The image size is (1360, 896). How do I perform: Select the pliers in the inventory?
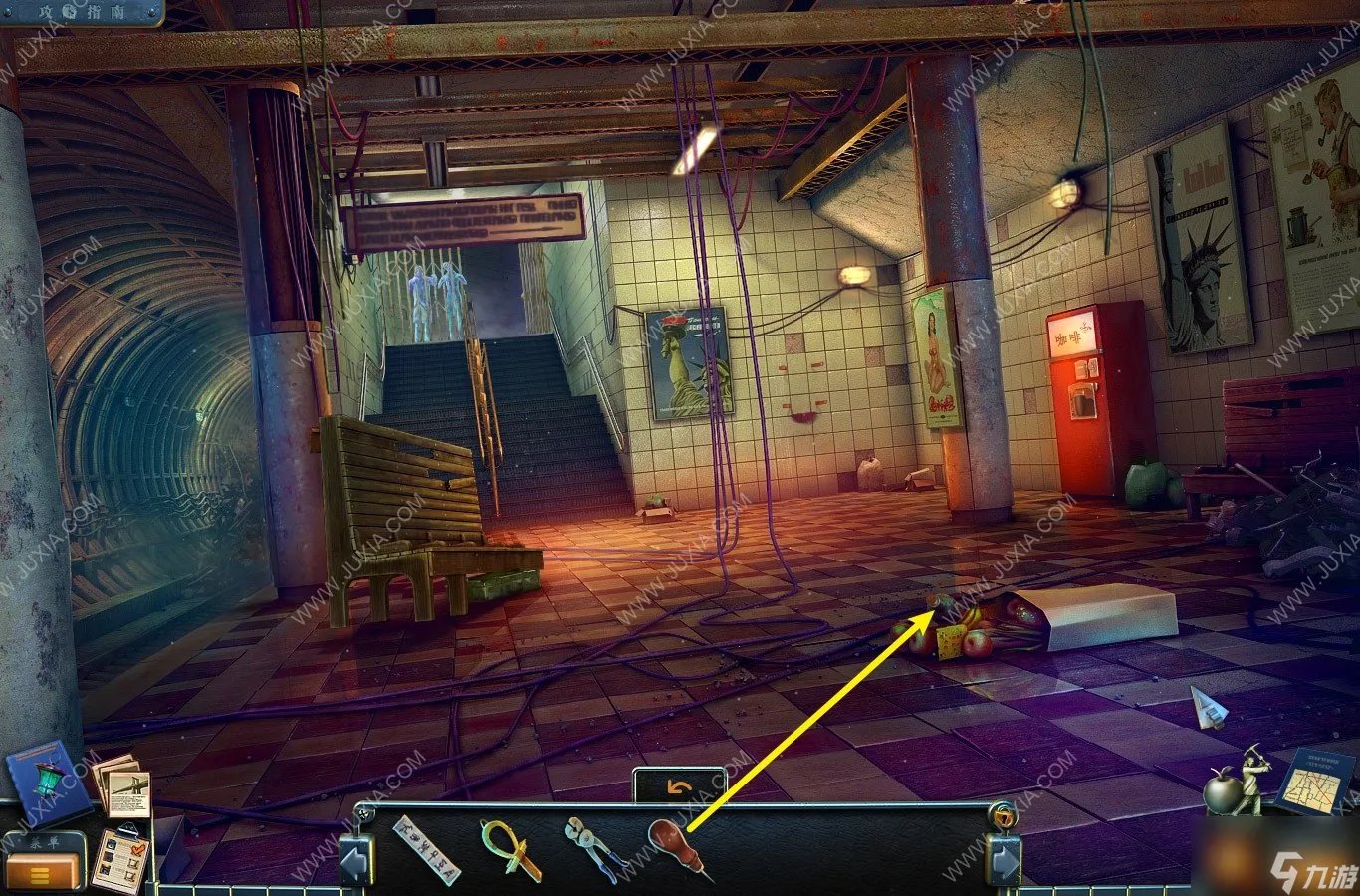(593, 847)
